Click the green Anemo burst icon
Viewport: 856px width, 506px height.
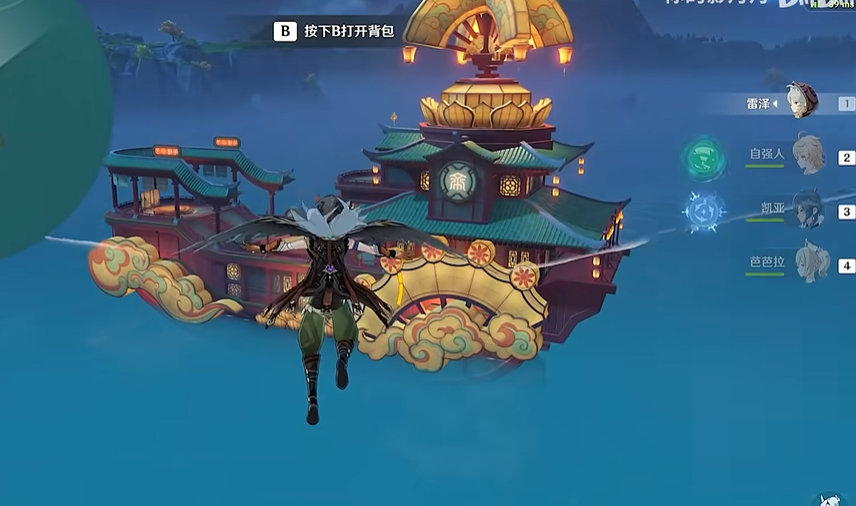(x=705, y=158)
